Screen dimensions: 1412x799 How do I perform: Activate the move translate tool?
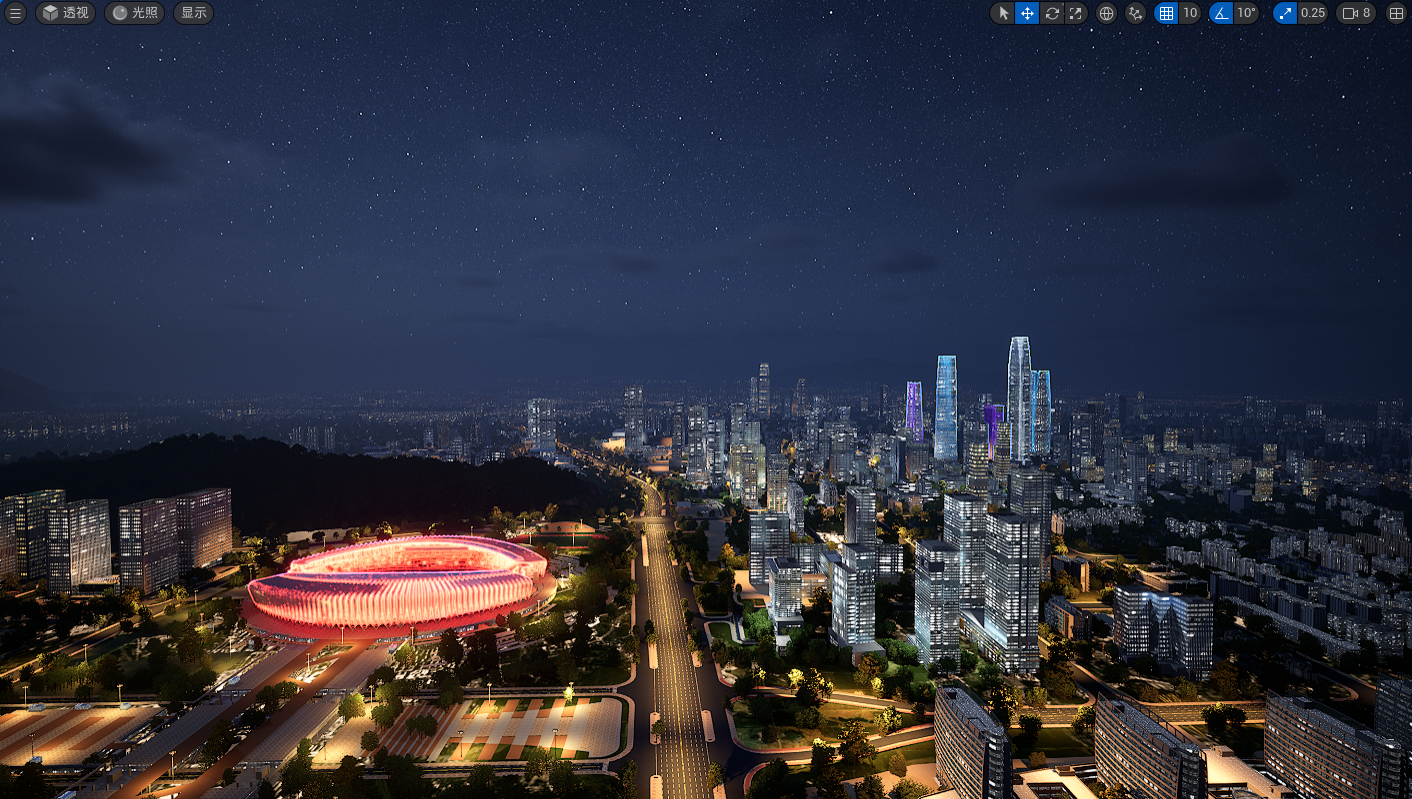1027,13
